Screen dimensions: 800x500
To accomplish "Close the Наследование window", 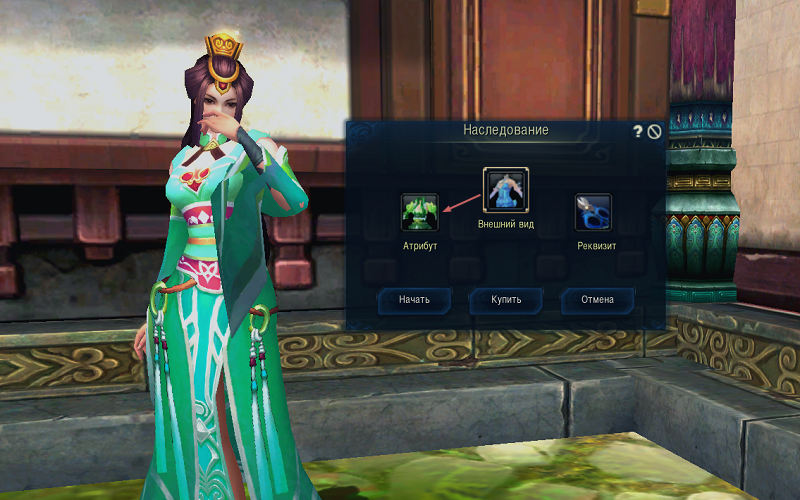I will coord(654,131).
